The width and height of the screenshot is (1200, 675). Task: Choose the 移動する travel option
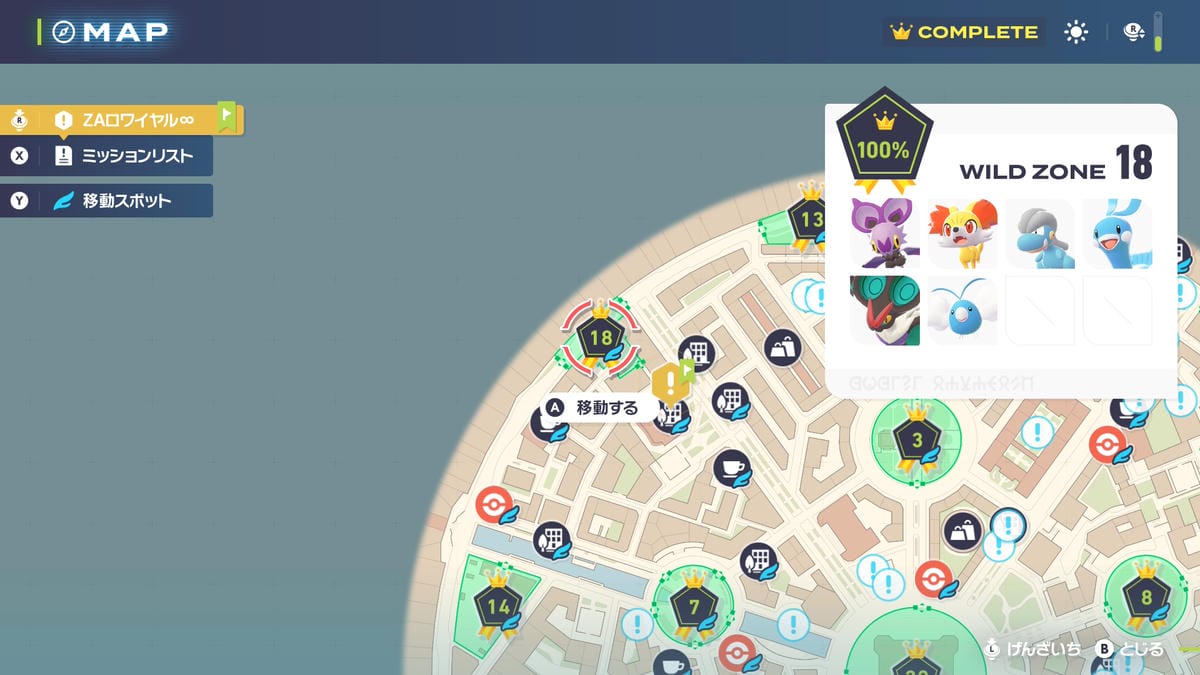pos(596,408)
